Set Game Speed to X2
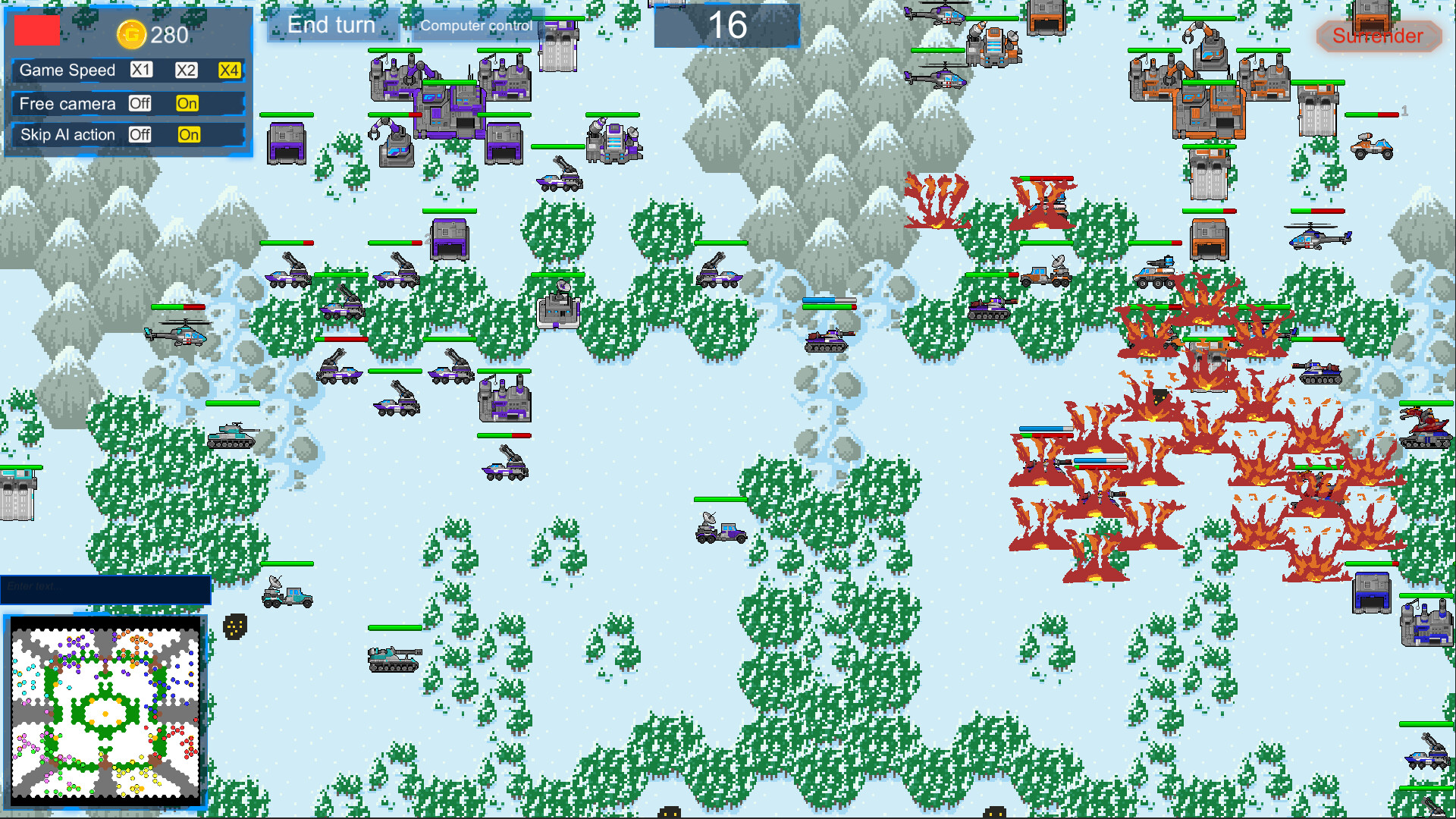Viewport: 1456px width, 819px height. 185,71
